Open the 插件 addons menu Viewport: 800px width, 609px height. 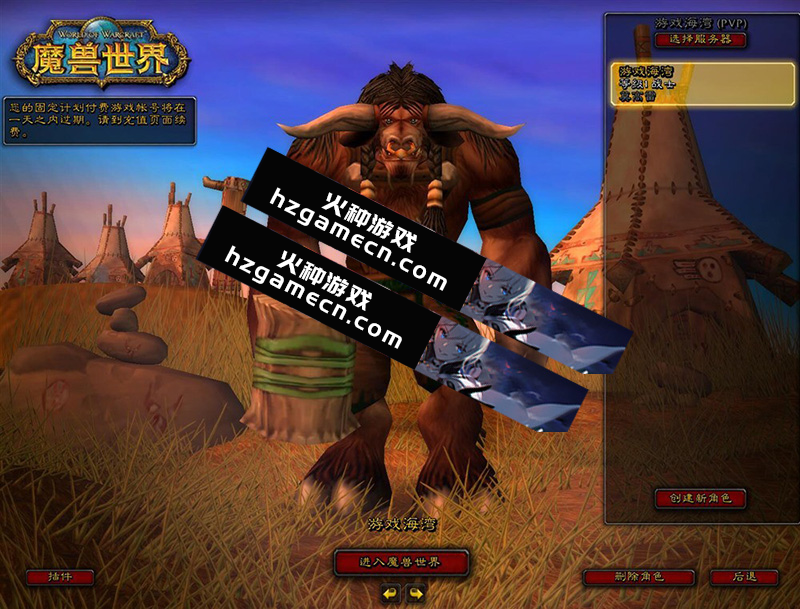point(60,577)
